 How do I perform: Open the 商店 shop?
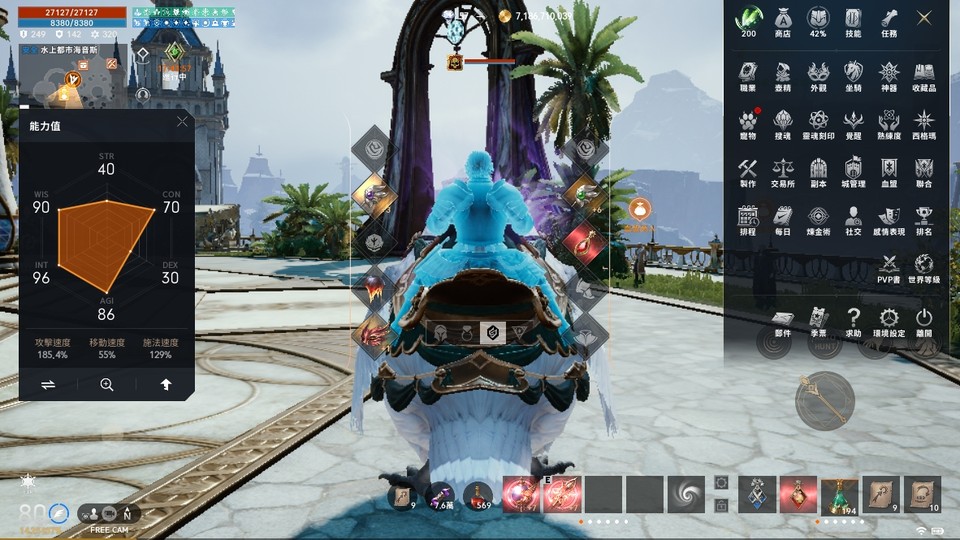click(x=783, y=21)
